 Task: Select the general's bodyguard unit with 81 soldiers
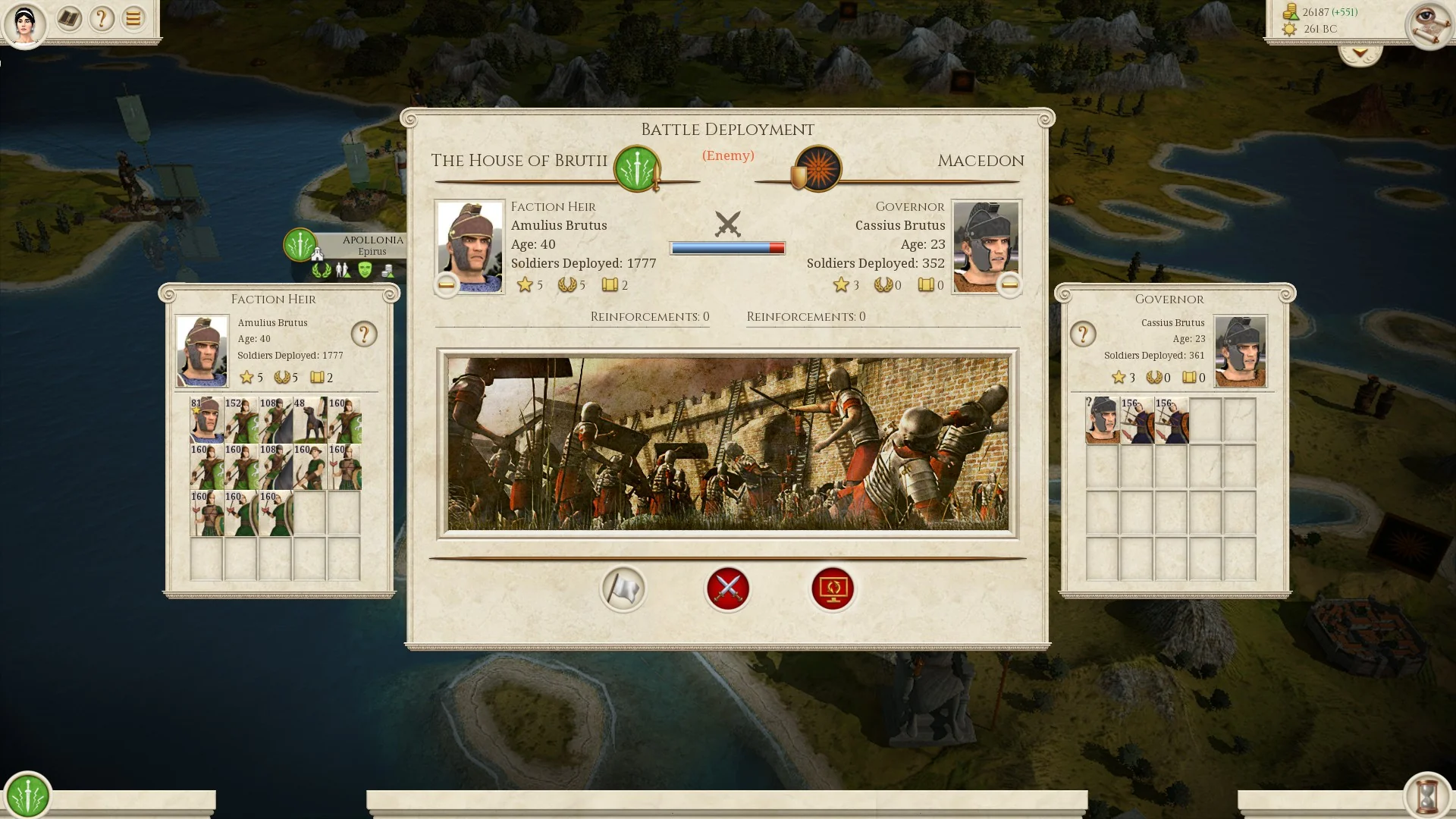(x=206, y=420)
